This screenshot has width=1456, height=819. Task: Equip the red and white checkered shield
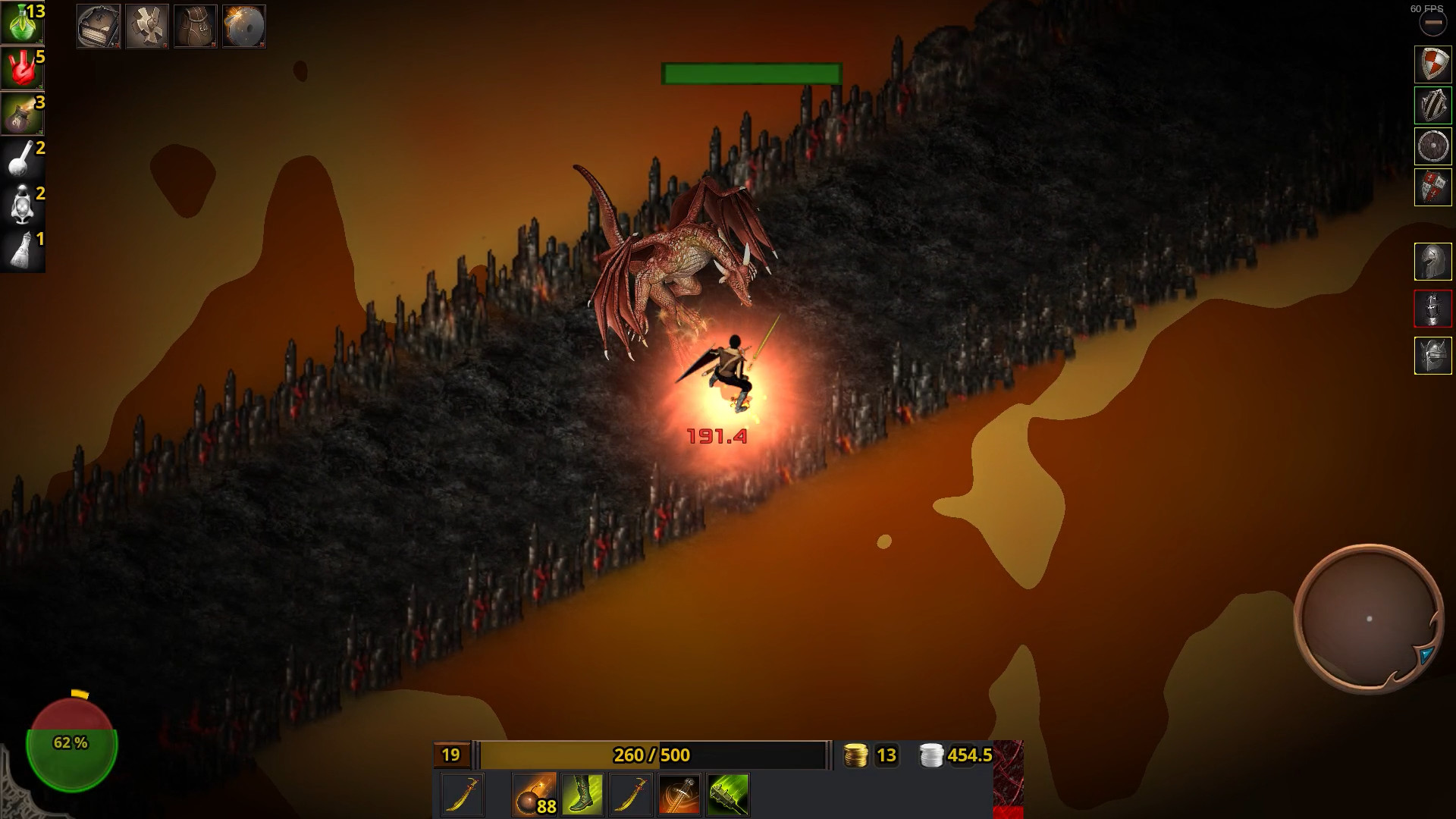pyautogui.click(x=1432, y=64)
